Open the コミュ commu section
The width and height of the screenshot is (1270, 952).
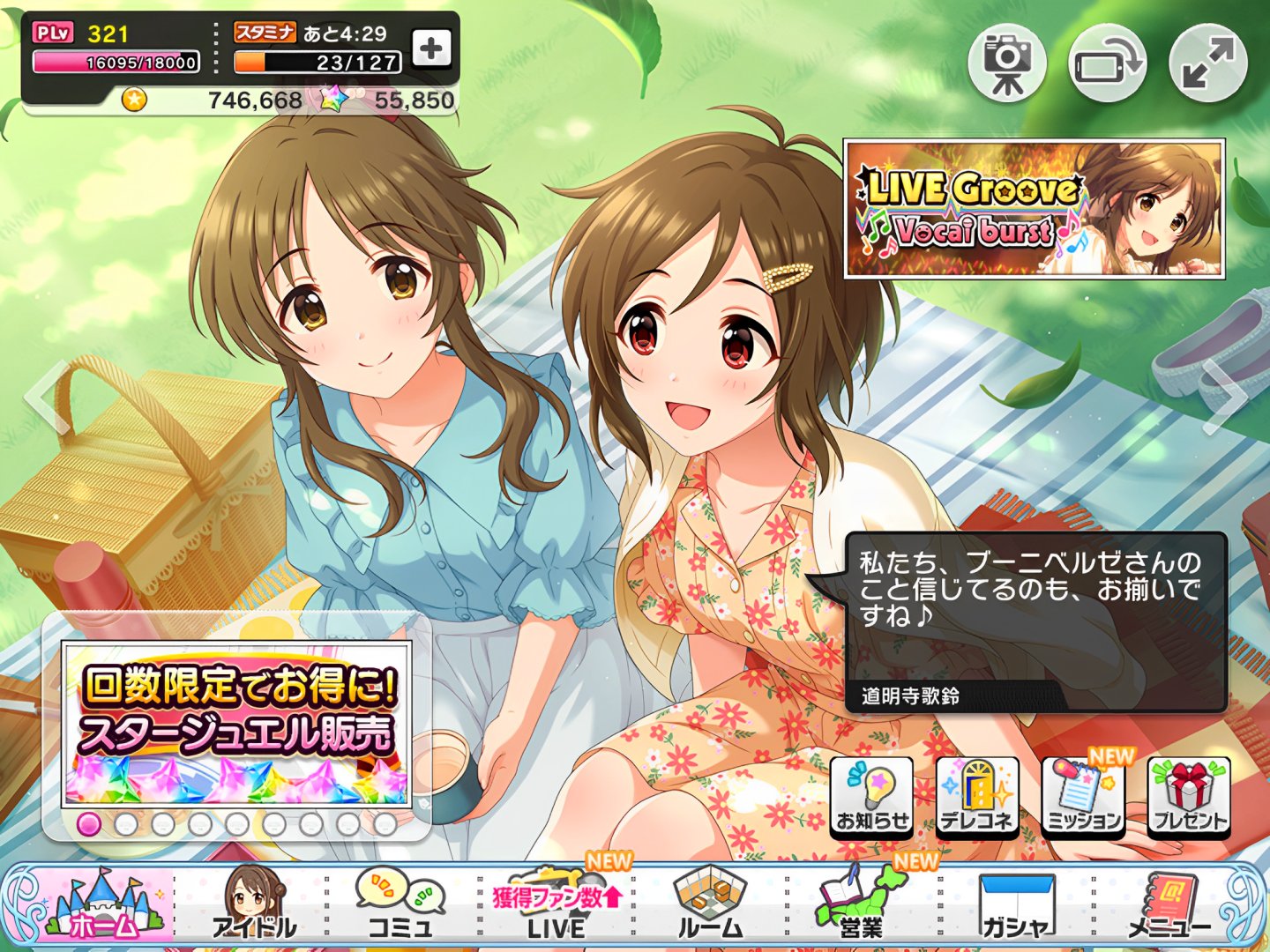coord(401,905)
